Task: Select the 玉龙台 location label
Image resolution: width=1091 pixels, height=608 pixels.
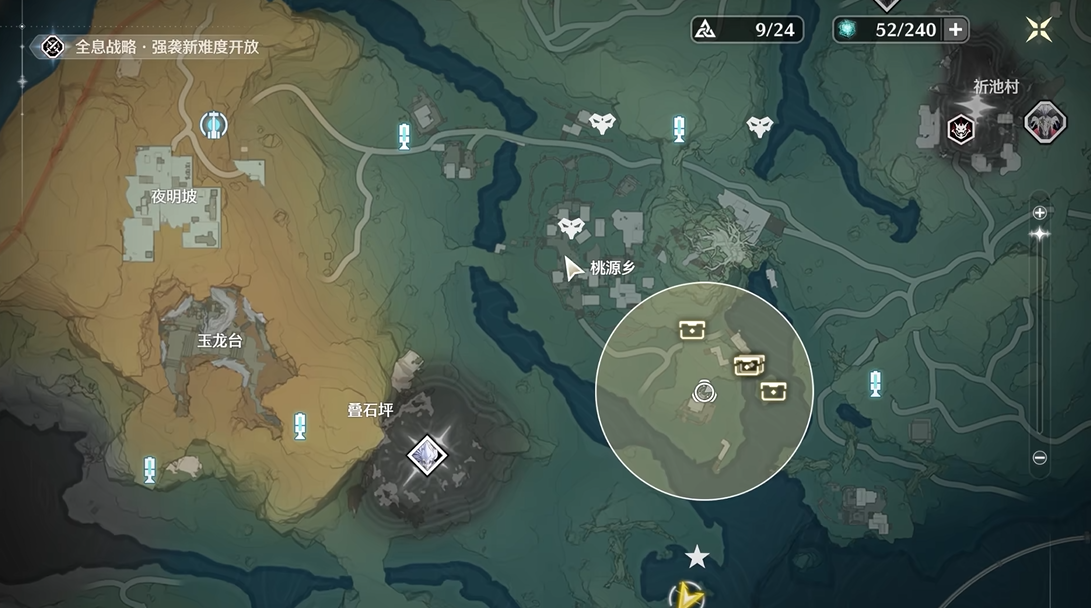Action: point(220,340)
